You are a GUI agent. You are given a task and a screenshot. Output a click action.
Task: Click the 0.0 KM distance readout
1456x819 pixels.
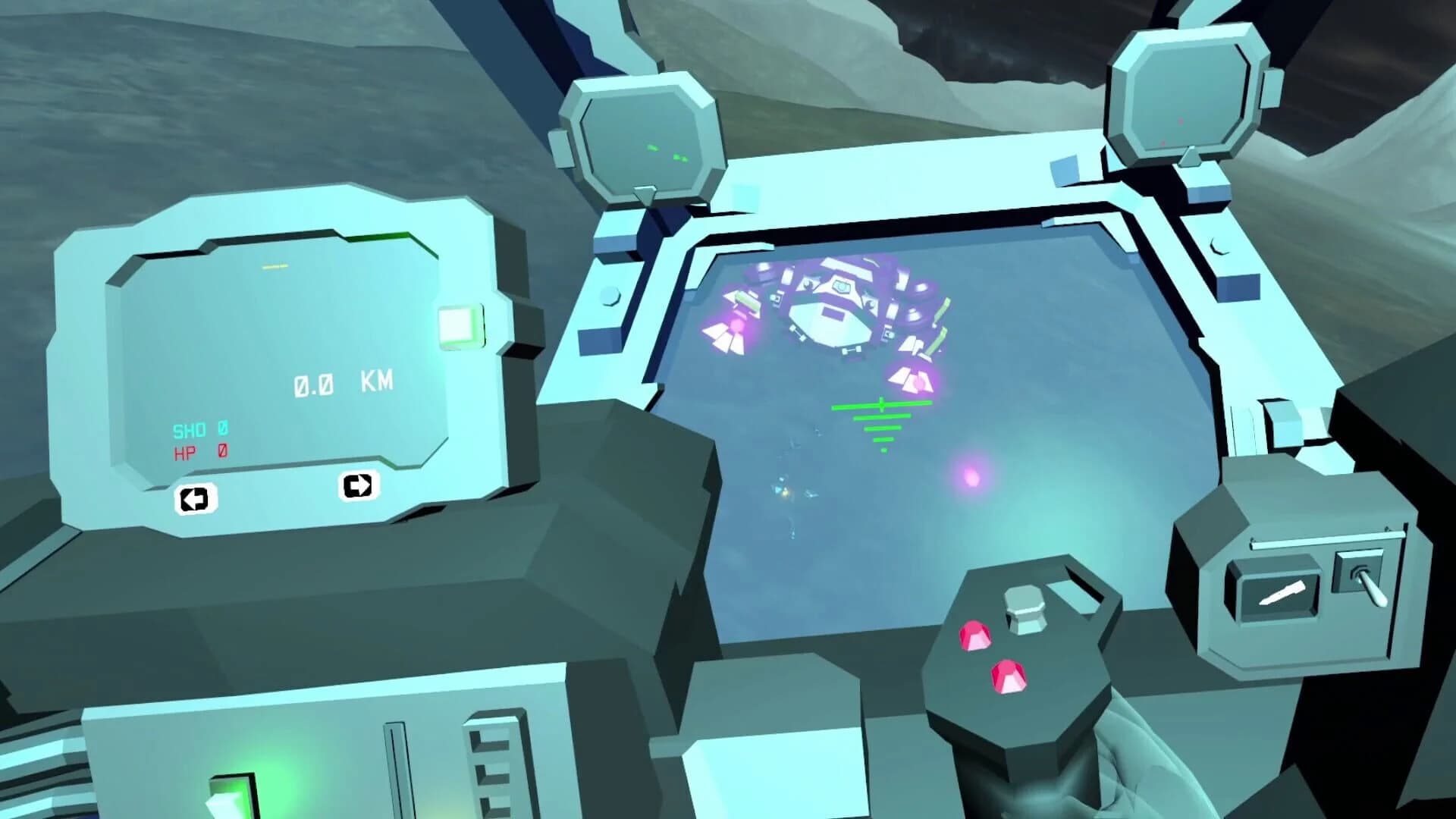(x=341, y=383)
